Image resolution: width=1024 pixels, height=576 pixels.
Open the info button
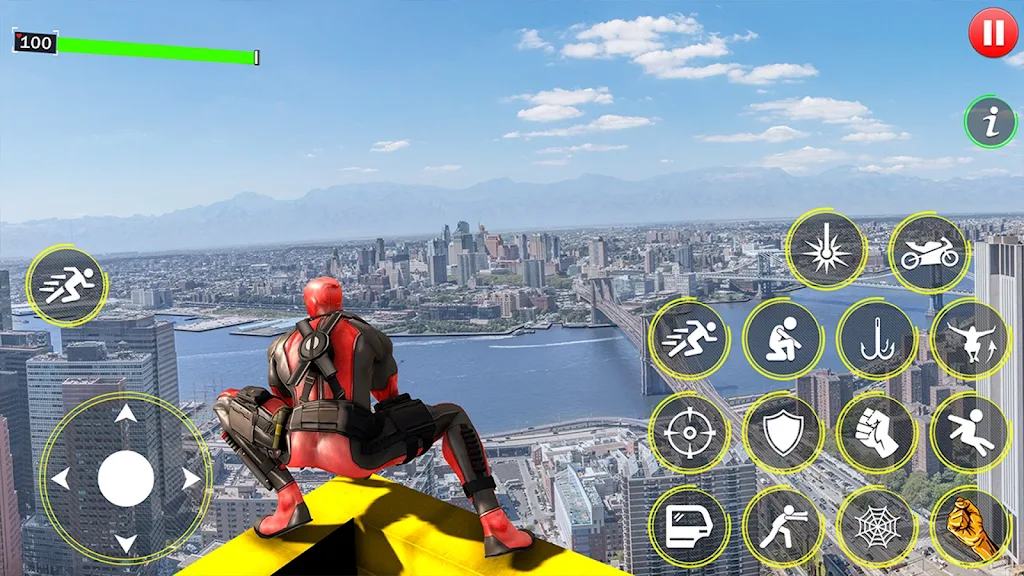click(990, 123)
